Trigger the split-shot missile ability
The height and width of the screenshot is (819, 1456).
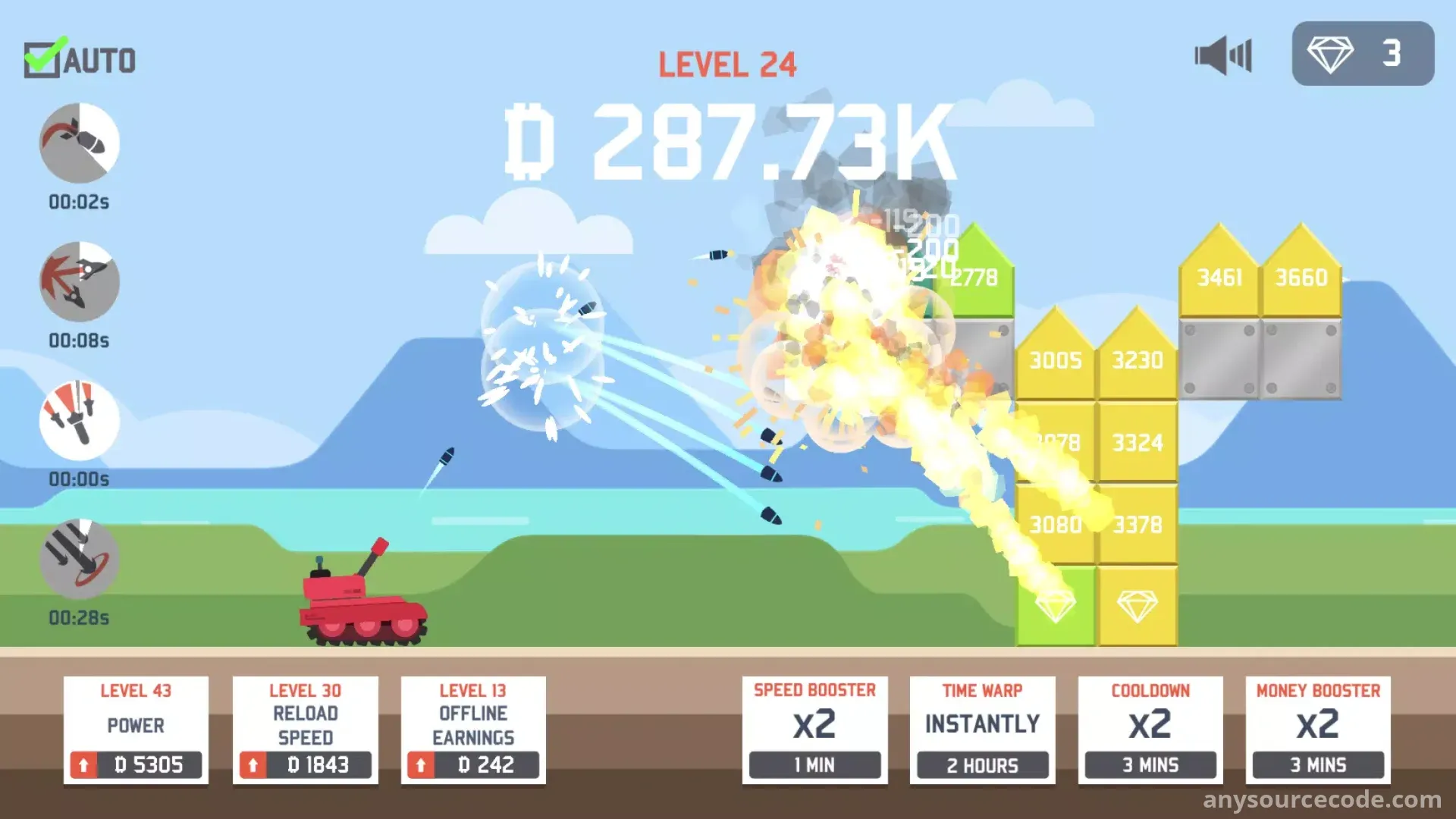point(80,282)
